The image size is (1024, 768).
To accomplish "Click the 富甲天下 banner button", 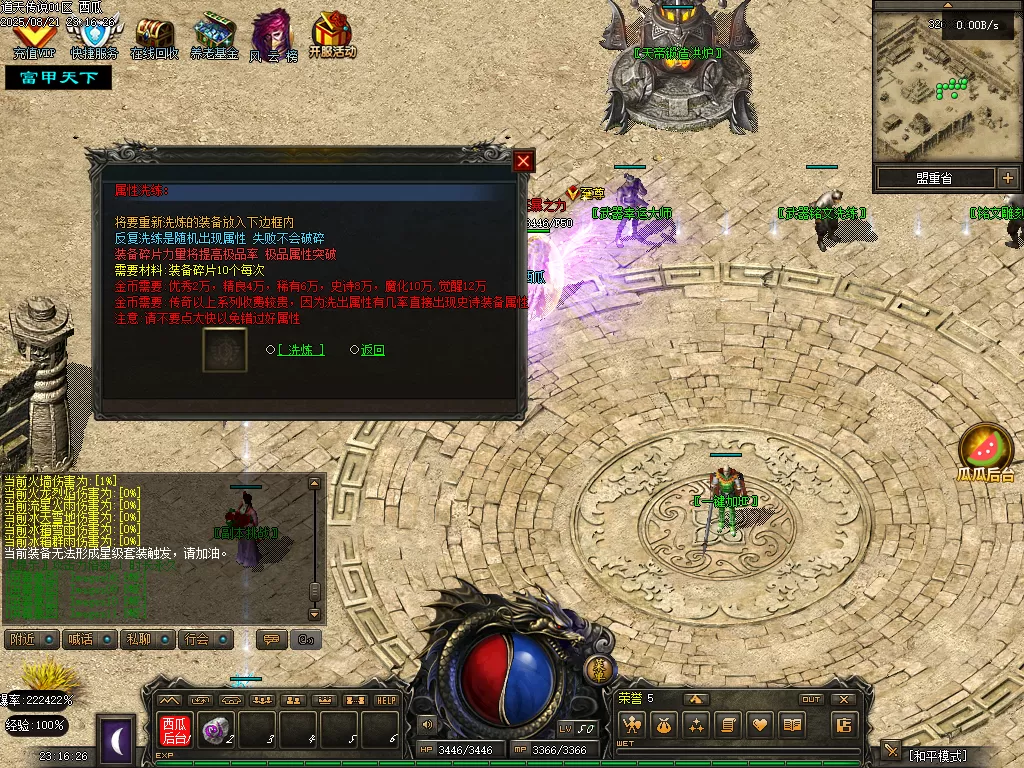I will click(x=58, y=78).
